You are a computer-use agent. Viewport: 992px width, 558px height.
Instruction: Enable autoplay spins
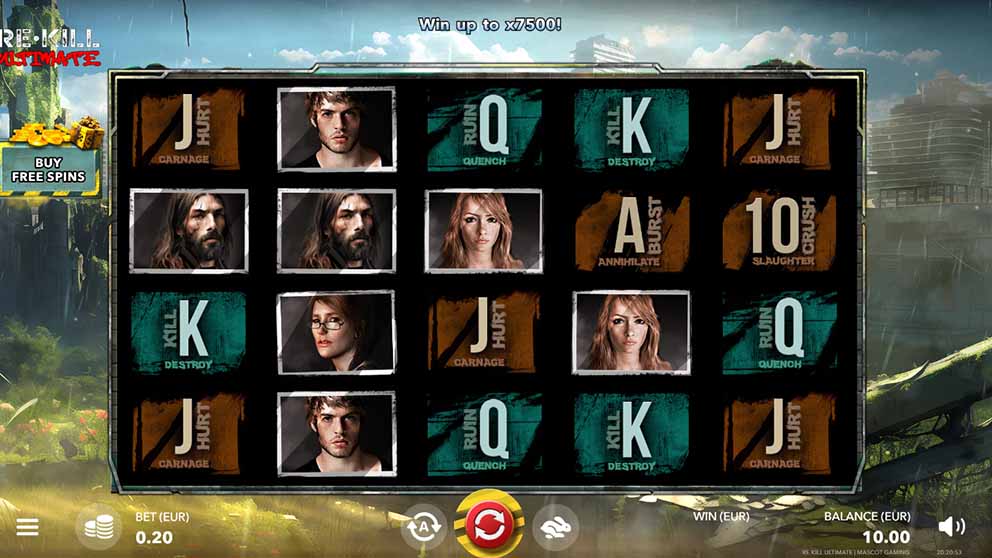pos(423,526)
